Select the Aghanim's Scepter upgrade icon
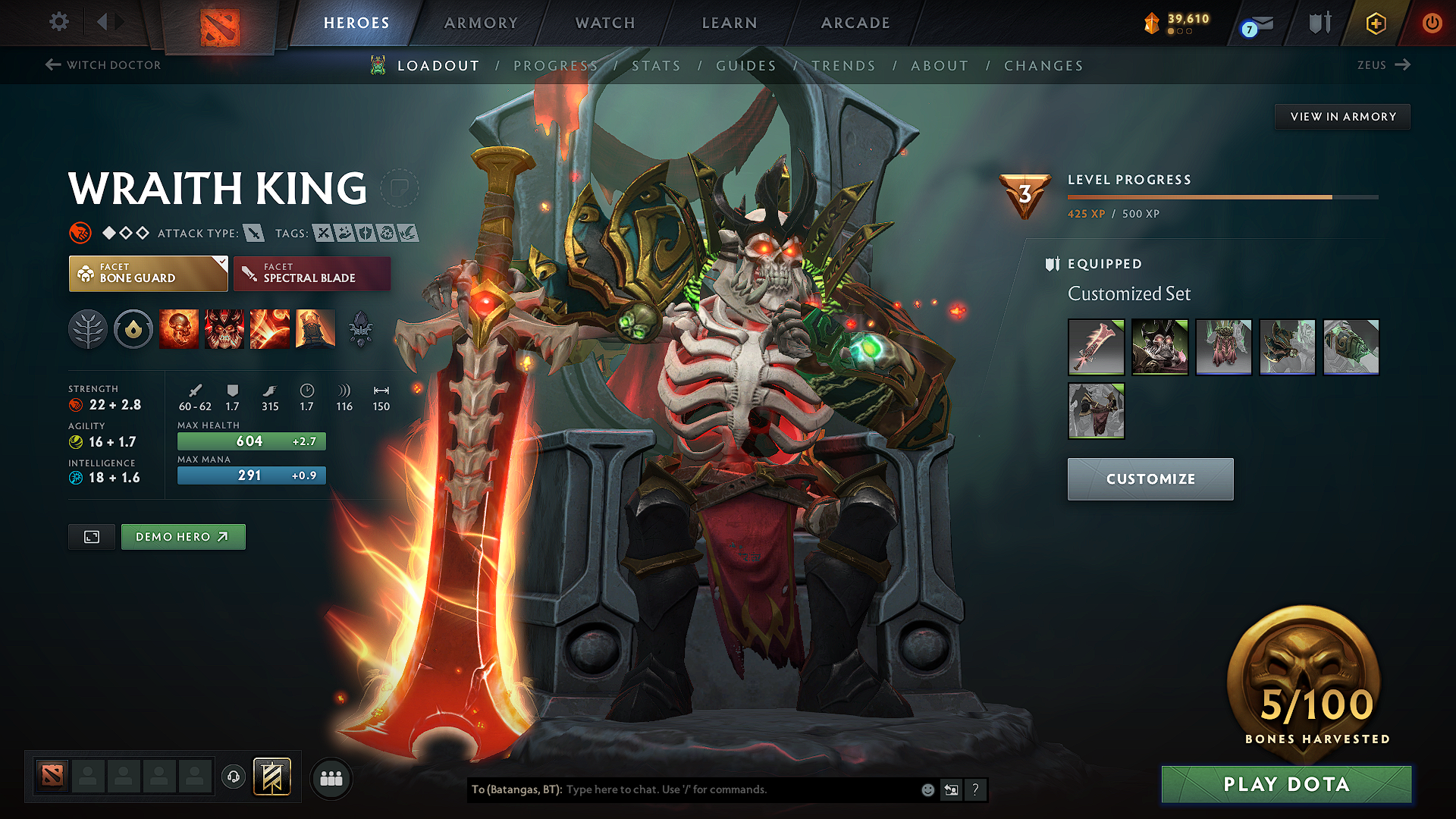 (360, 328)
